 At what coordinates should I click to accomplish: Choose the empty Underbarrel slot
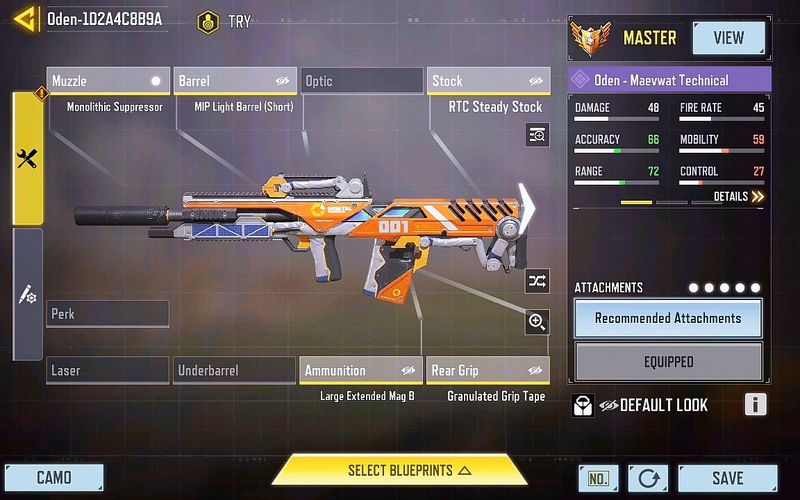(235, 370)
